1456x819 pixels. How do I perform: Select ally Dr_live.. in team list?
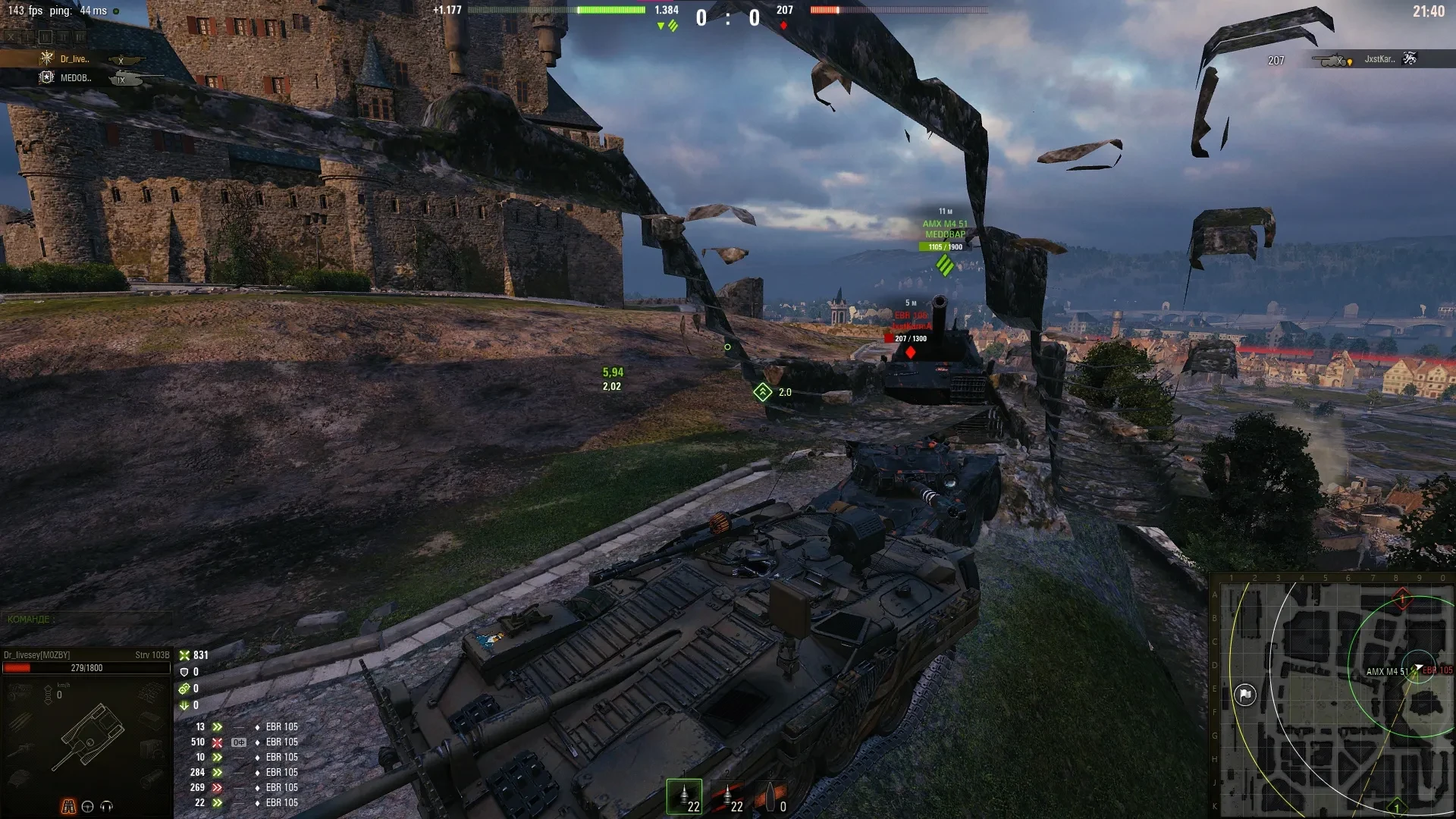(x=74, y=59)
